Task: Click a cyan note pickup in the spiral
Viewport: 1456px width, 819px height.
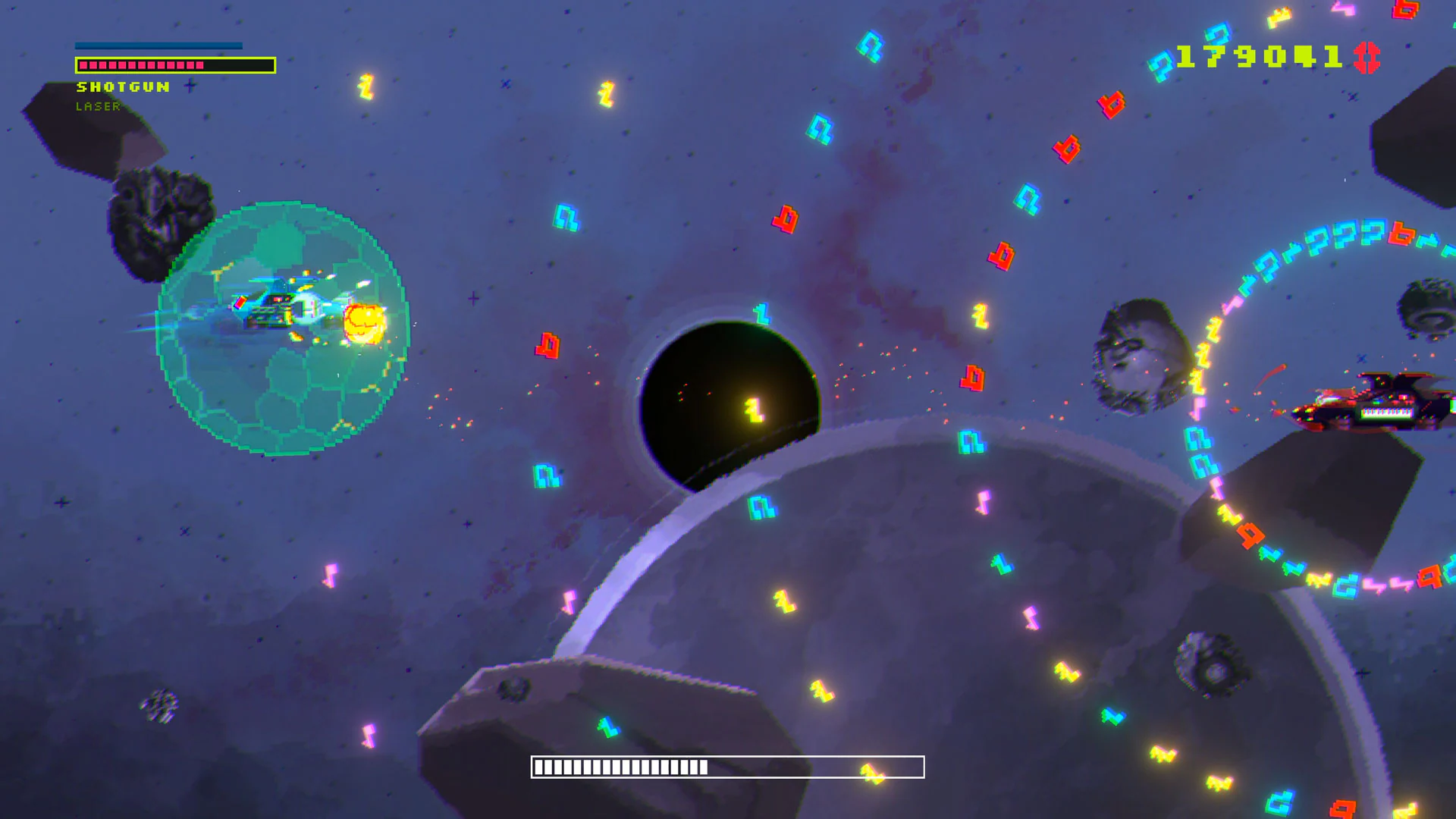Action: [1197, 440]
